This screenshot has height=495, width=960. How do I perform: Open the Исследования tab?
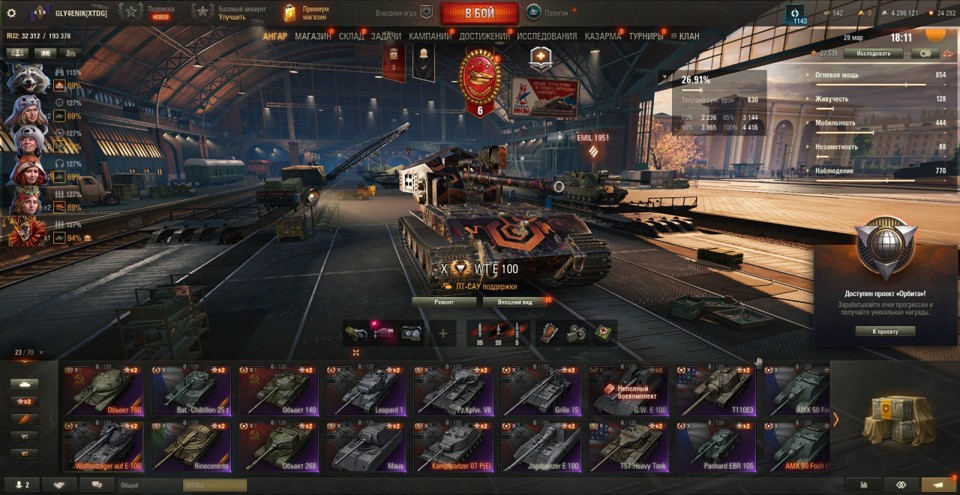(x=547, y=36)
